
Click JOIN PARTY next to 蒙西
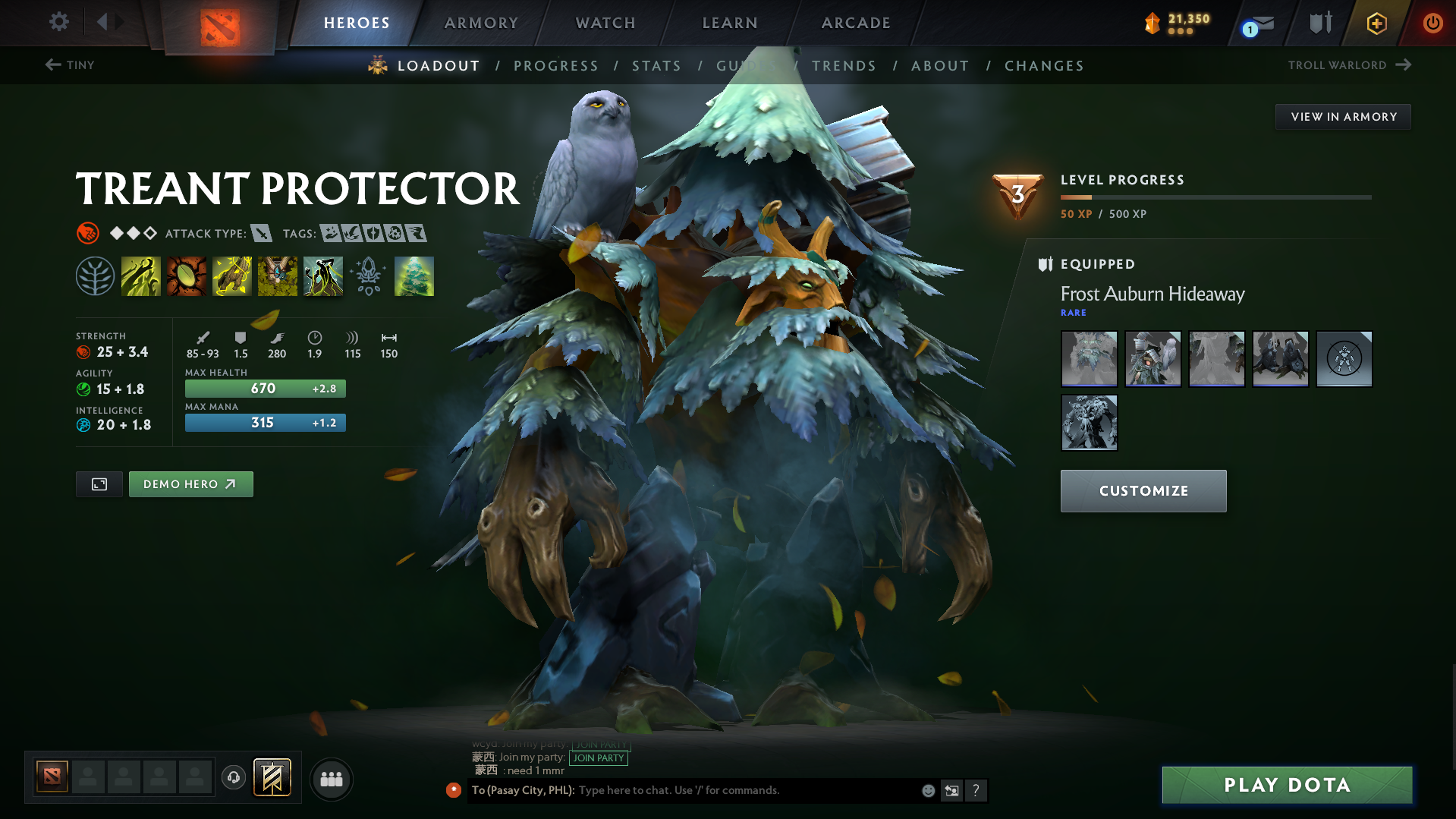[x=599, y=758]
